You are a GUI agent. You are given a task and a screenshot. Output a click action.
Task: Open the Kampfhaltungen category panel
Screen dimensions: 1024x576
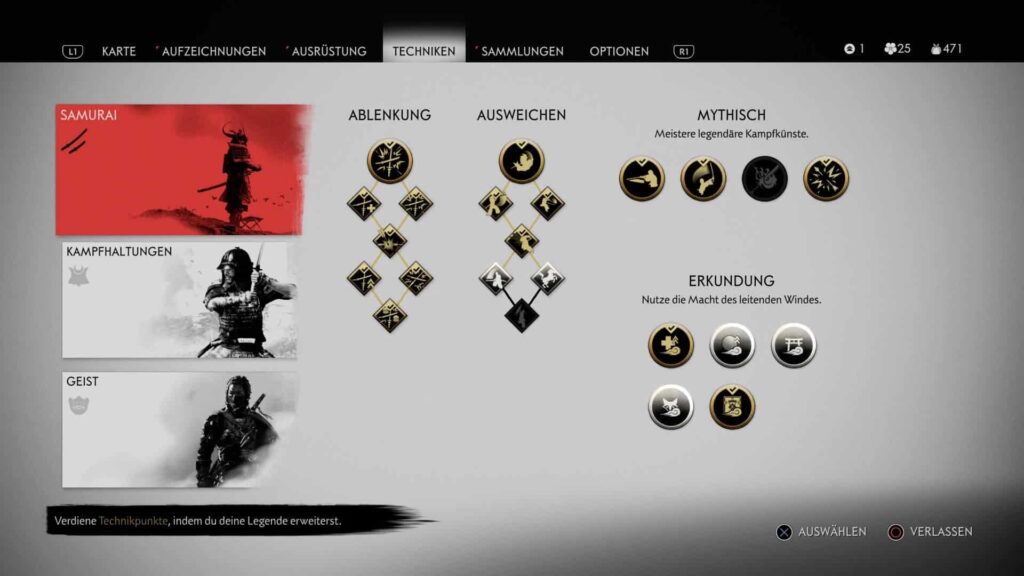(180, 300)
